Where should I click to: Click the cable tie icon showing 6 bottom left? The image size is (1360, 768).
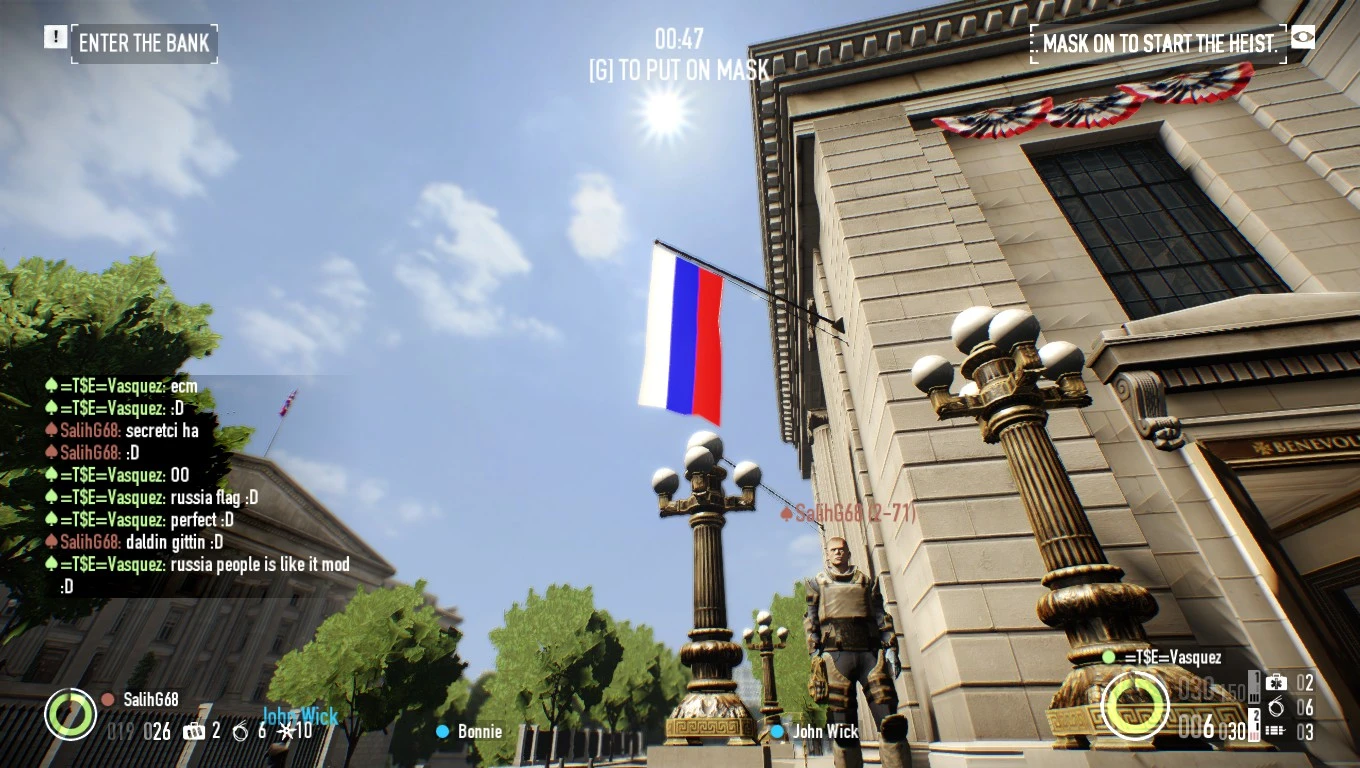click(242, 731)
